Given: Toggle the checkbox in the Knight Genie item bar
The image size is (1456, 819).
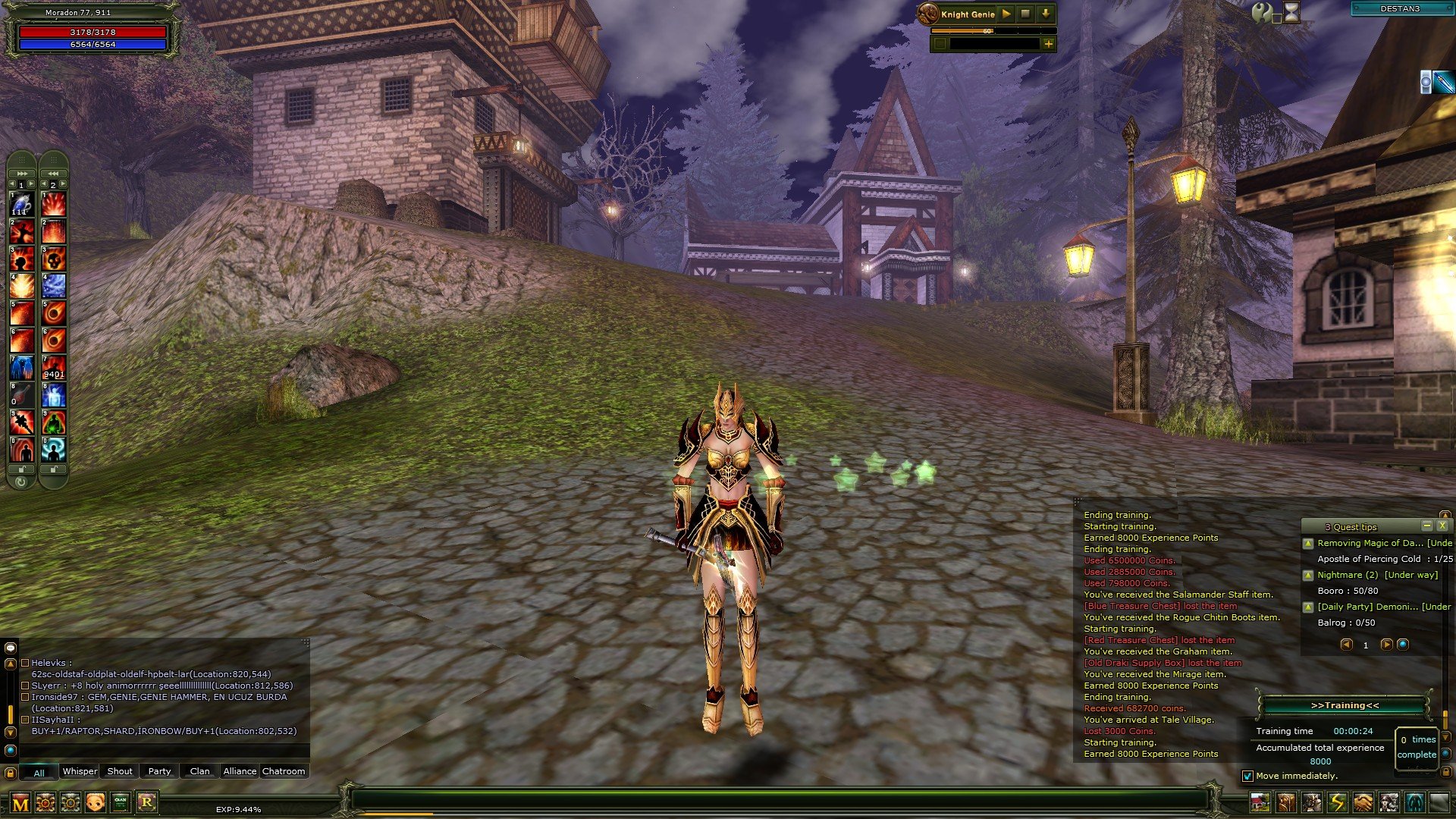Looking at the screenshot, I should click(940, 45).
